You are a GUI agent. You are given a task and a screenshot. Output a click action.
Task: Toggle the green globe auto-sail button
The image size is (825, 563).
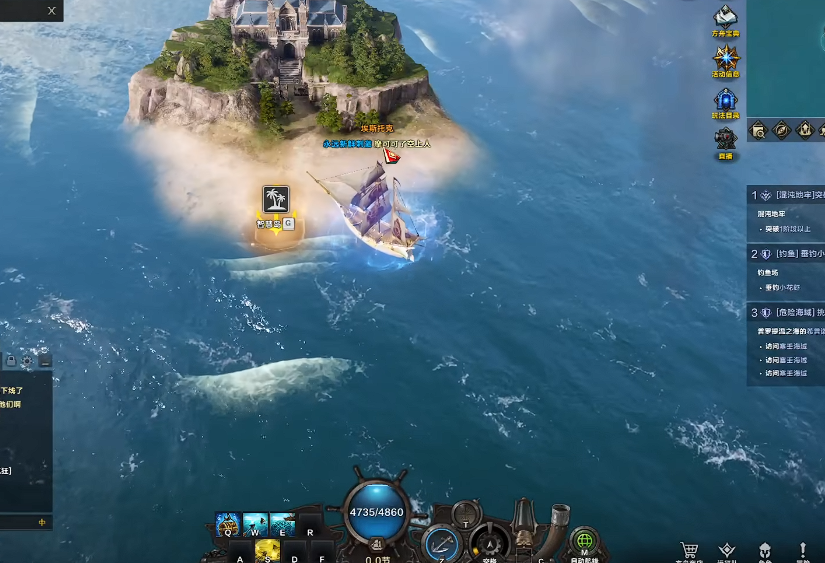tap(584, 541)
